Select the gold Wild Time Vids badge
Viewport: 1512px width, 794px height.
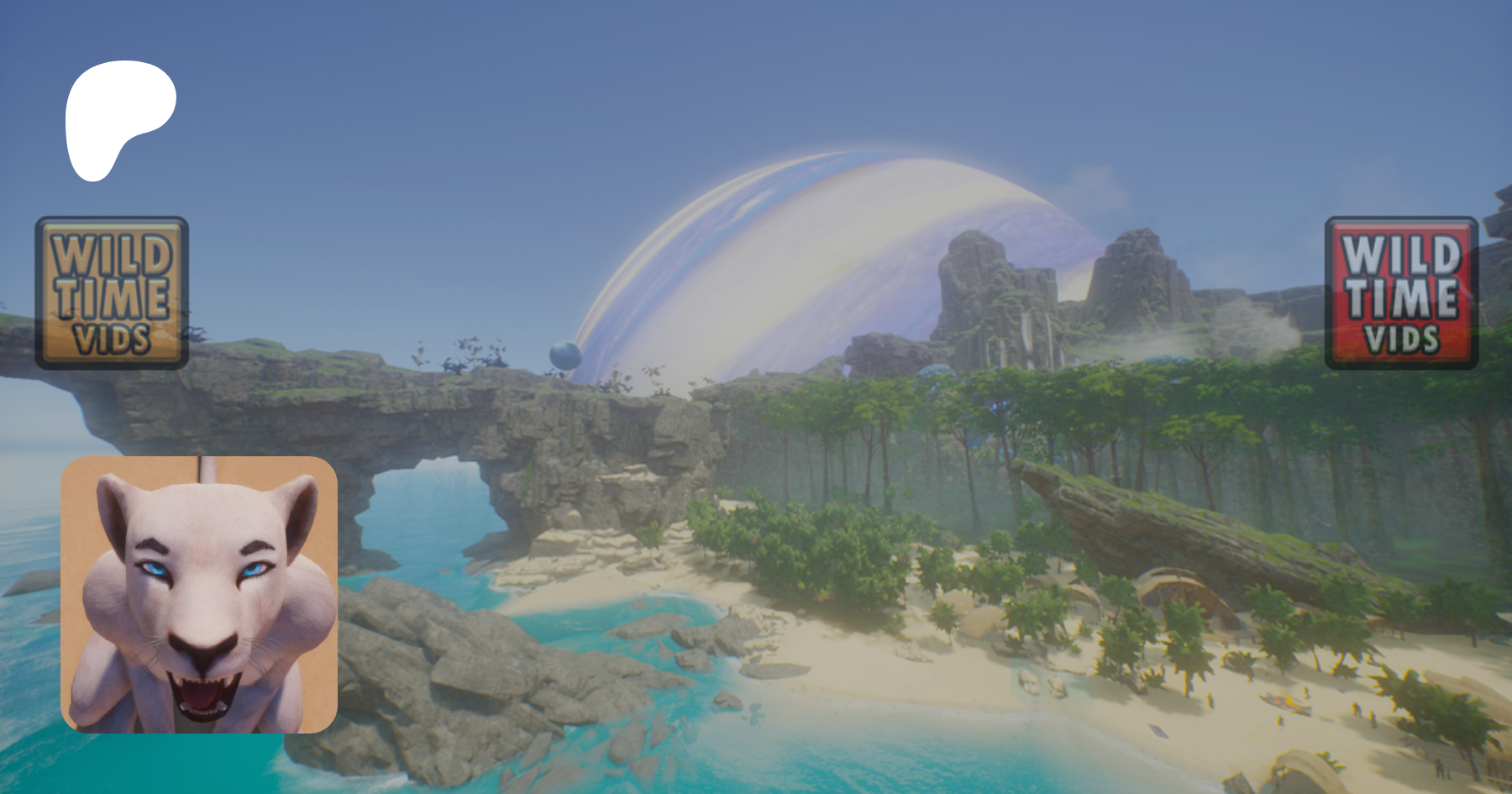tap(112, 293)
